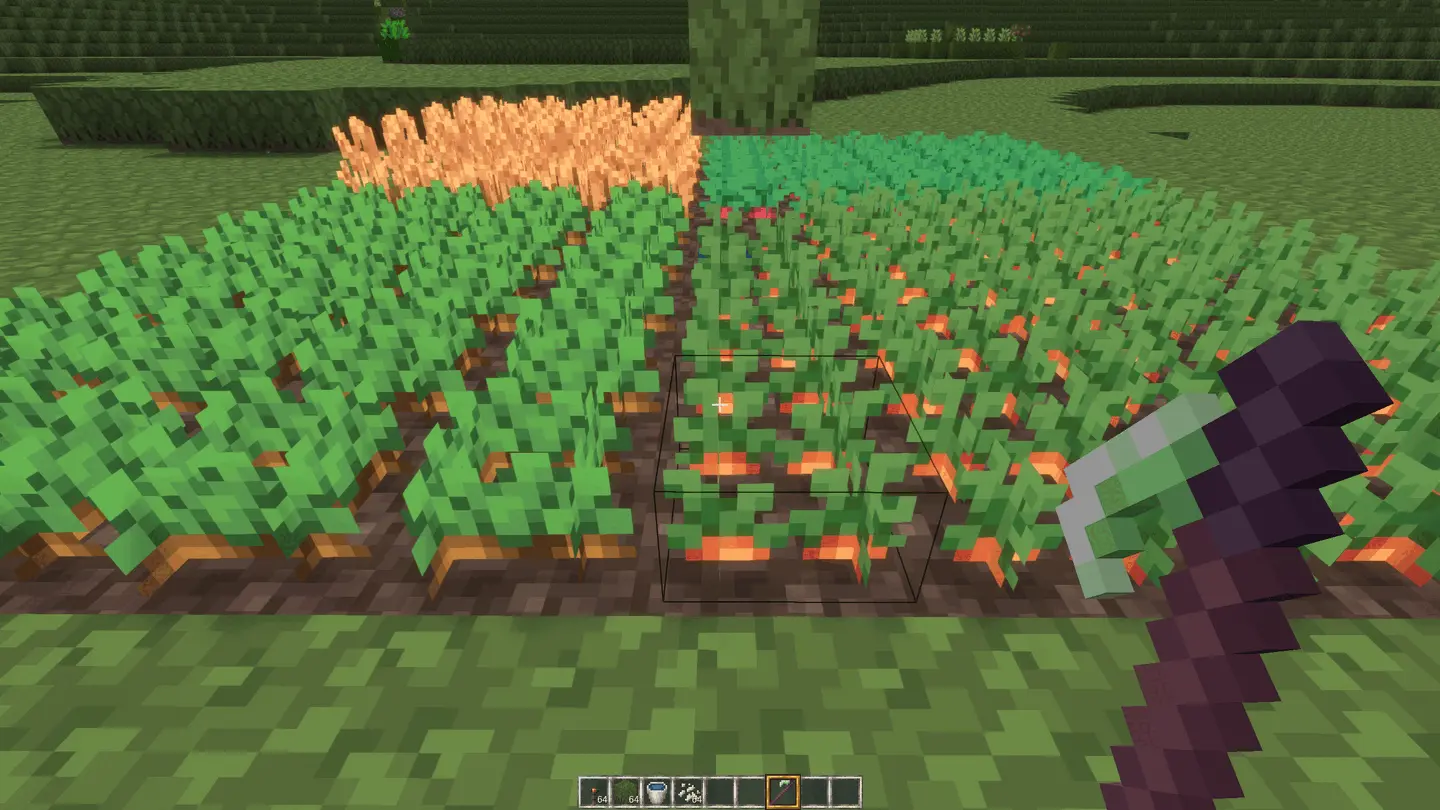Click the highlighted hoe hotbar slot
The image size is (1440, 810).
point(782,792)
